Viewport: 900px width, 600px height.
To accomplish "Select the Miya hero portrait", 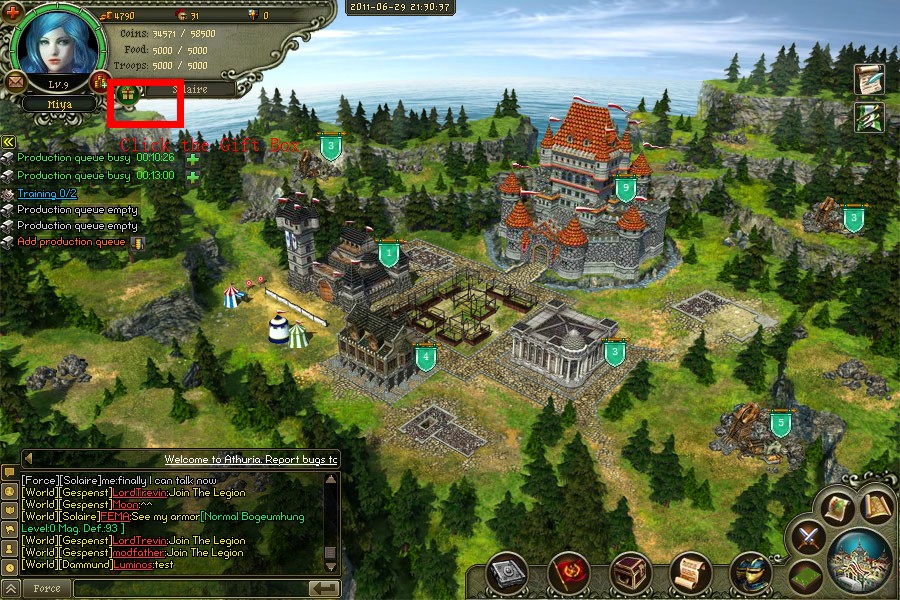I will pyautogui.click(x=57, y=45).
